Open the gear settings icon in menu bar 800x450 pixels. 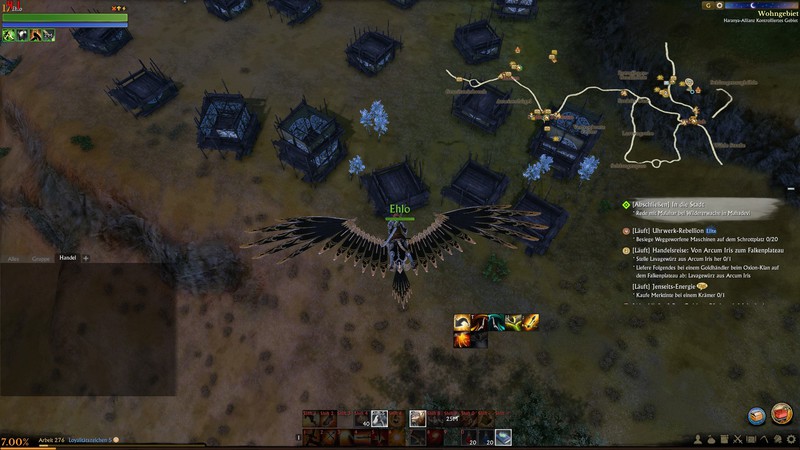click(x=791, y=439)
